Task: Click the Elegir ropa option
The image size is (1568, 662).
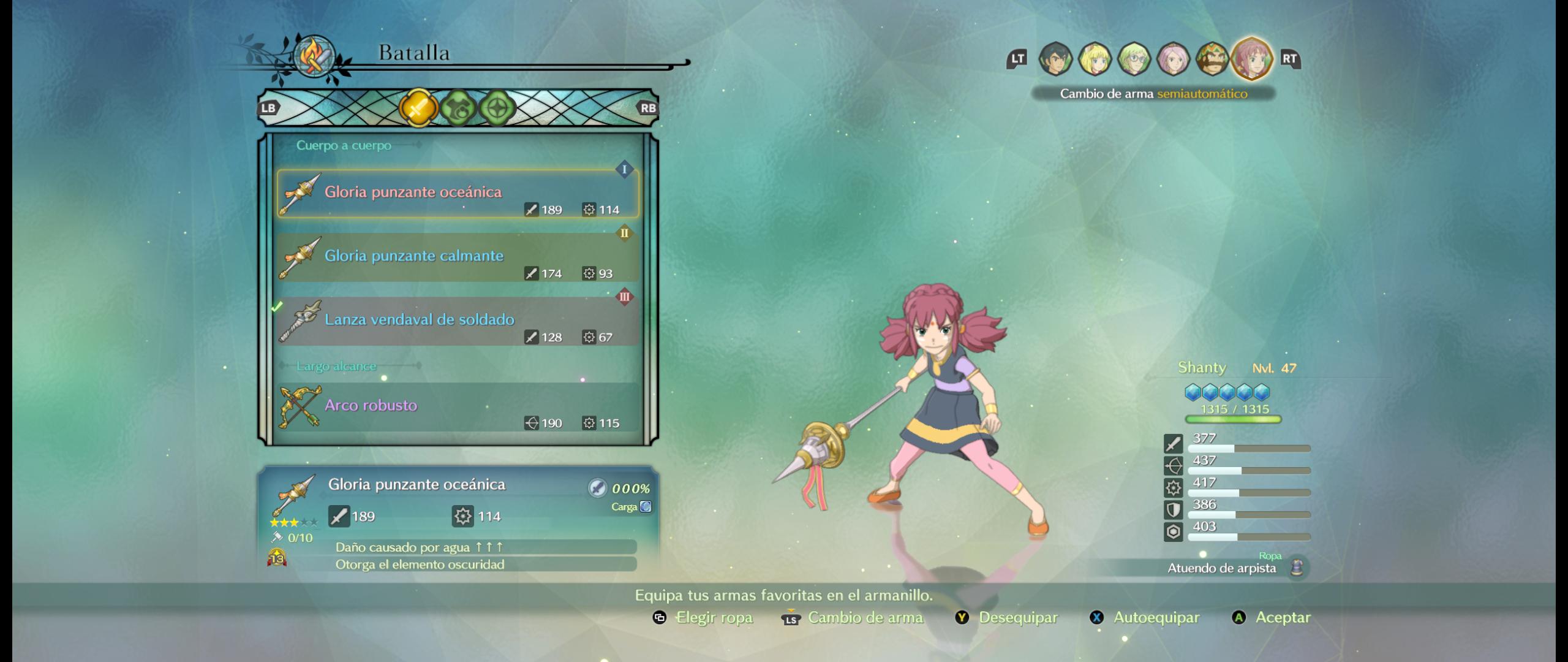Action: [703, 618]
